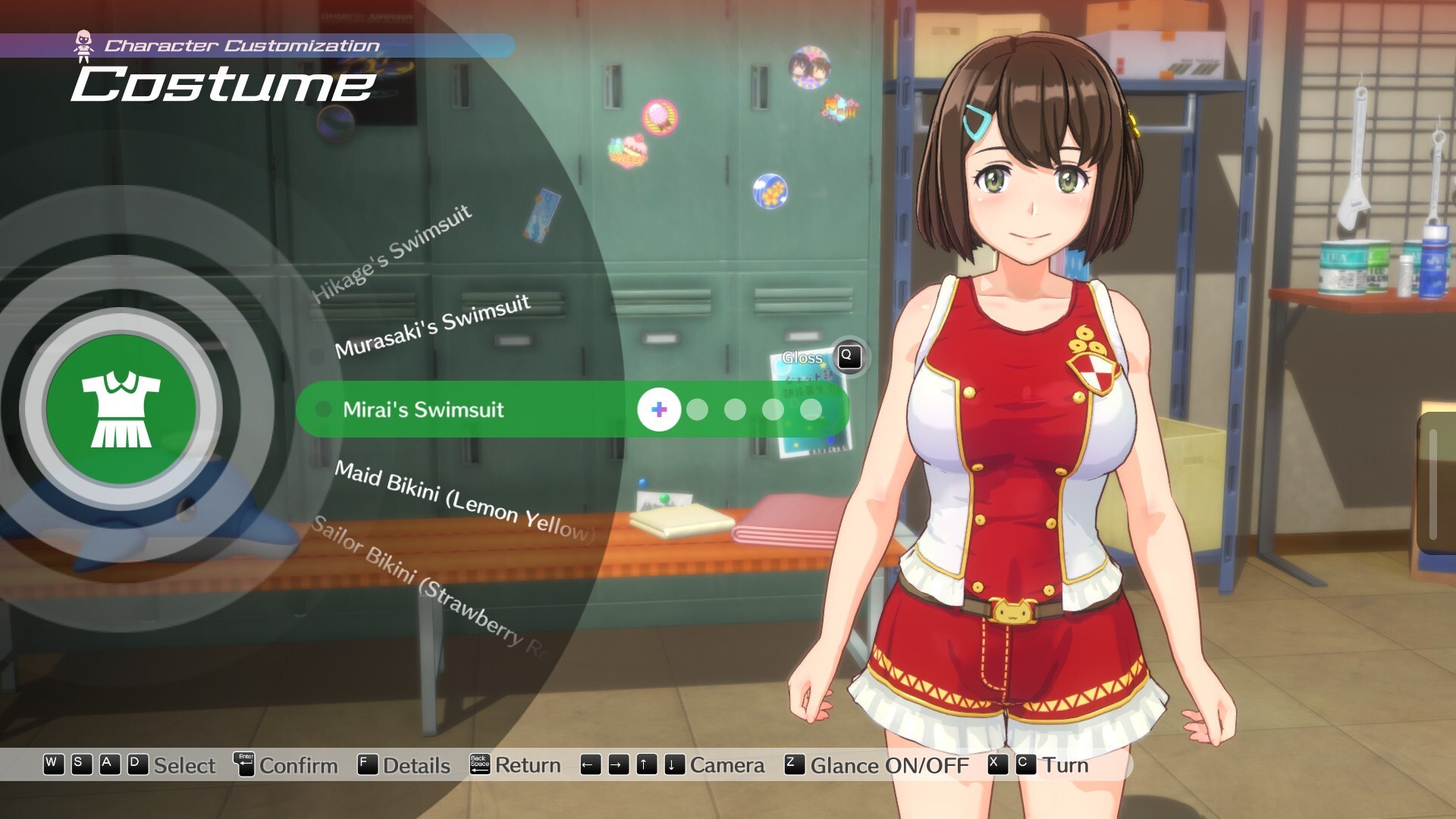Click the C keycap beside Turn
Screen dimensions: 1456x819
tap(1025, 765)
